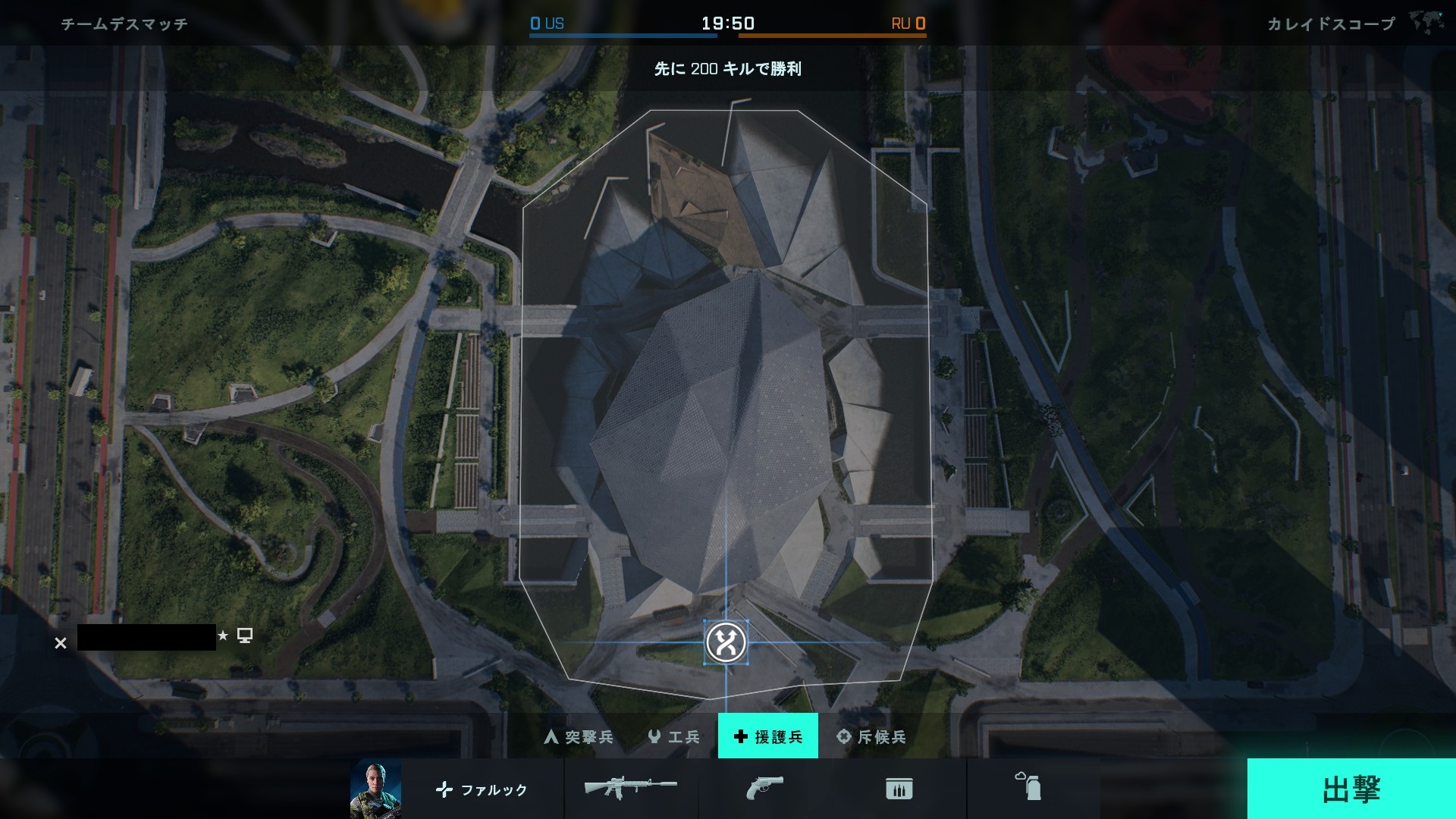The height and width of the screenshot is (819, 1456).
Task: Open the ファルック specialist selection
Action: [482, 789]
